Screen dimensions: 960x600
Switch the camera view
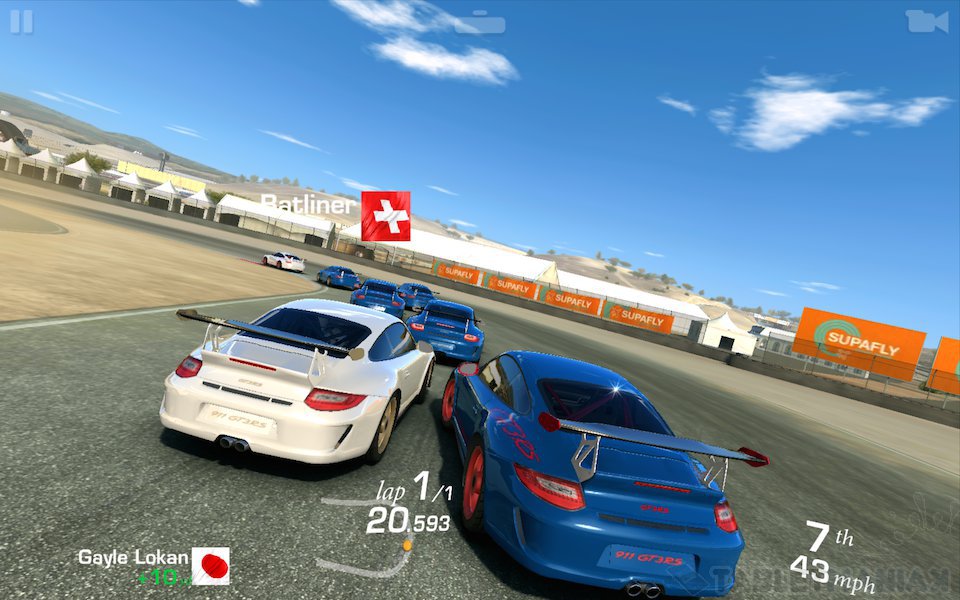click(x=926, y=21)
